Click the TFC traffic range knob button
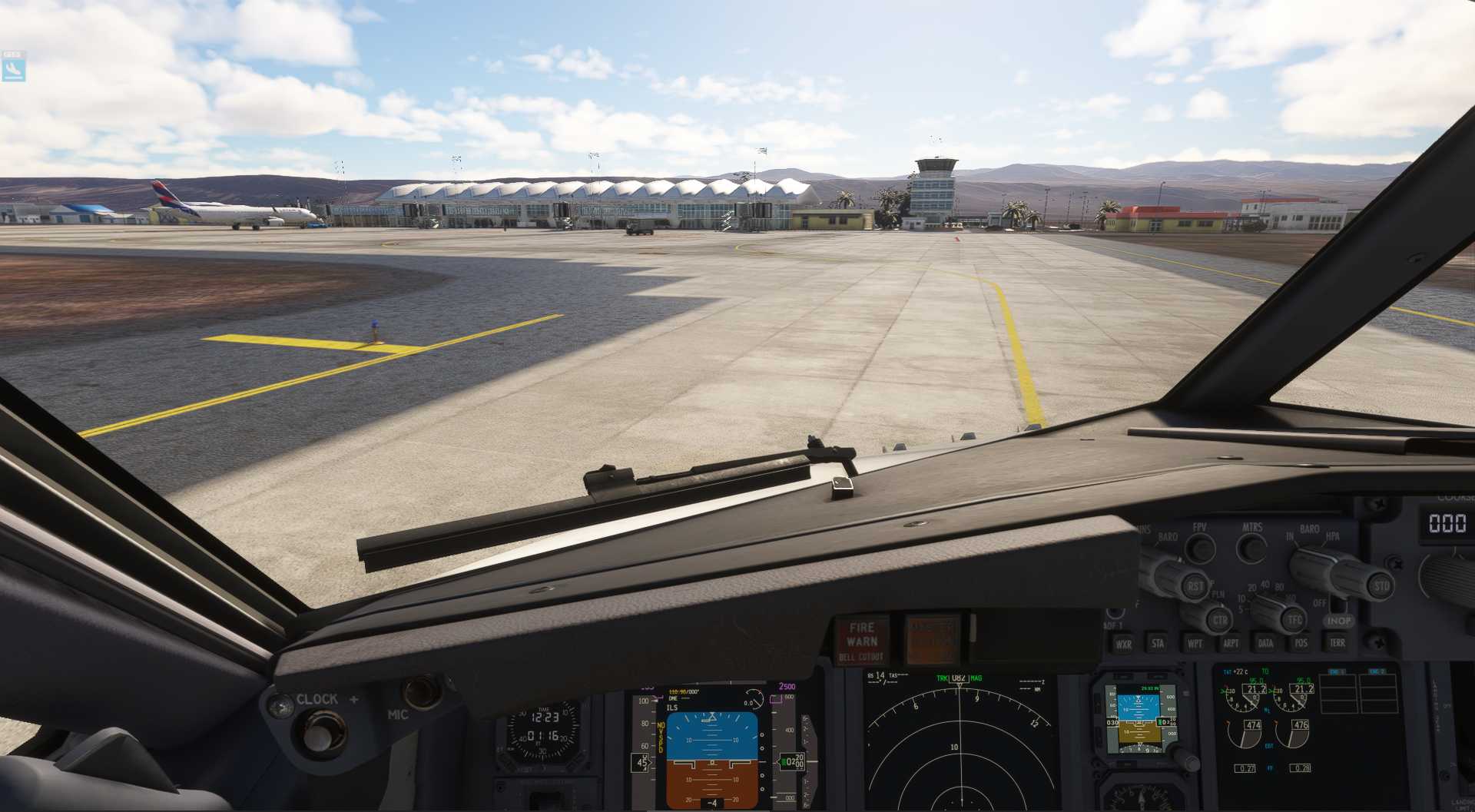 pyautogui.click(x=1294, y=618)
